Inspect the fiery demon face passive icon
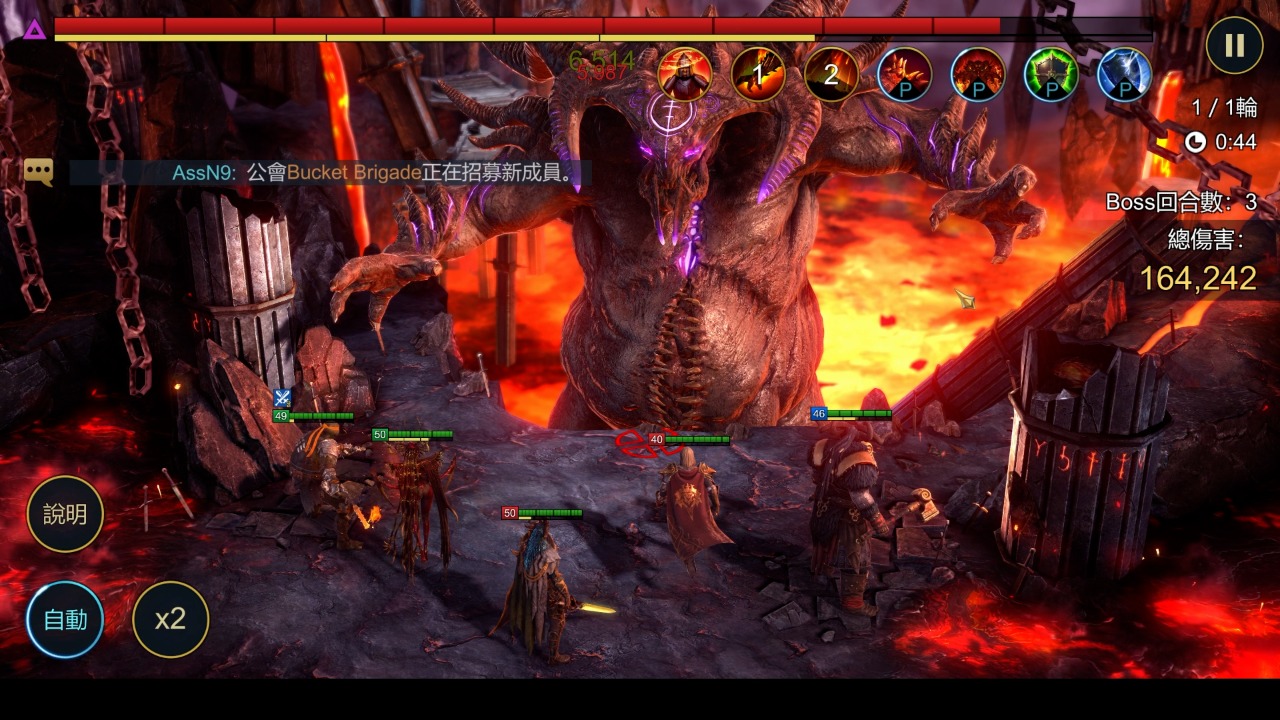The height and width of the screenshot is (720, 1280). 978,74
